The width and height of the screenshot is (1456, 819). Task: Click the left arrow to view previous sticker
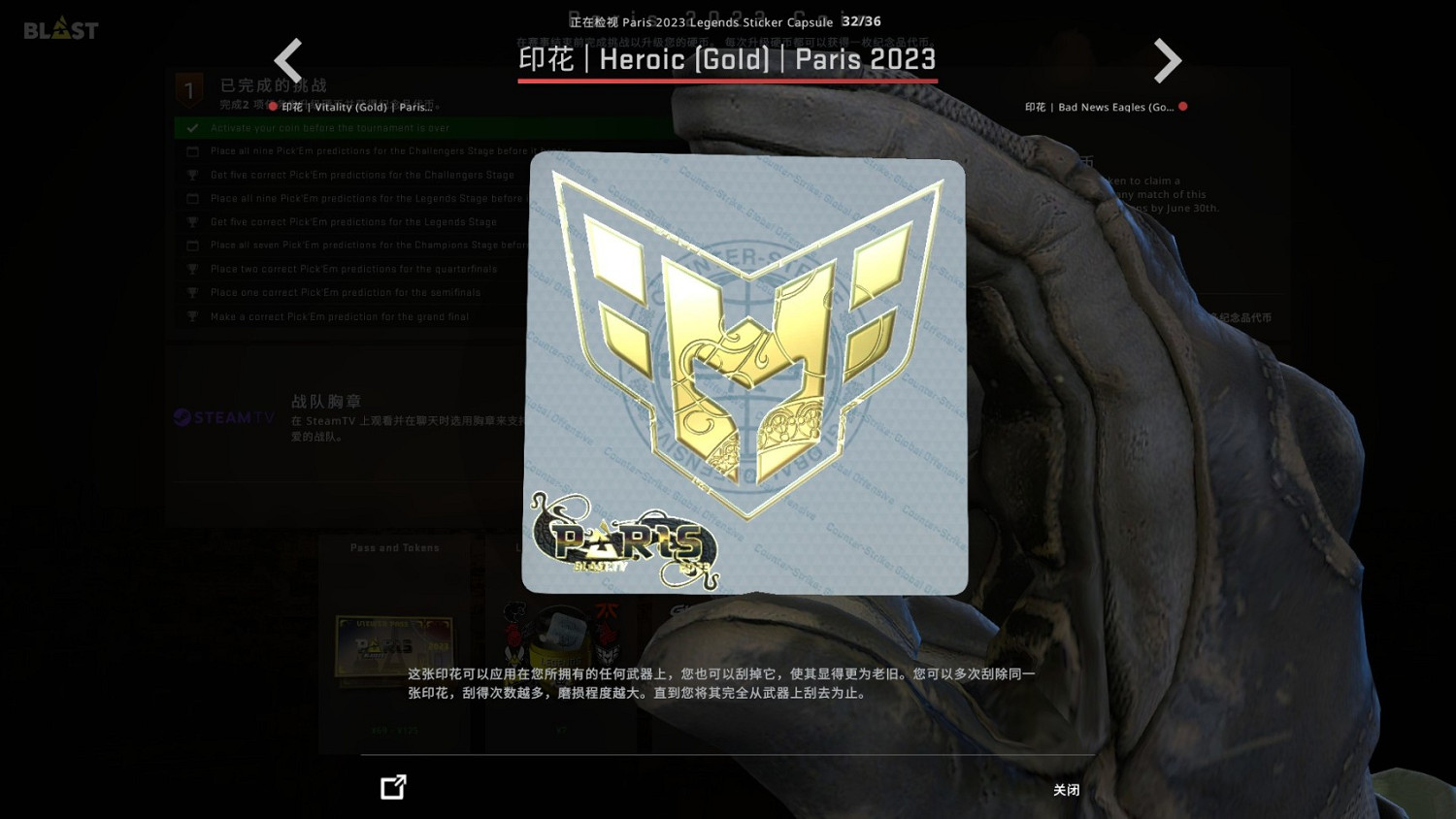(288, 60)
